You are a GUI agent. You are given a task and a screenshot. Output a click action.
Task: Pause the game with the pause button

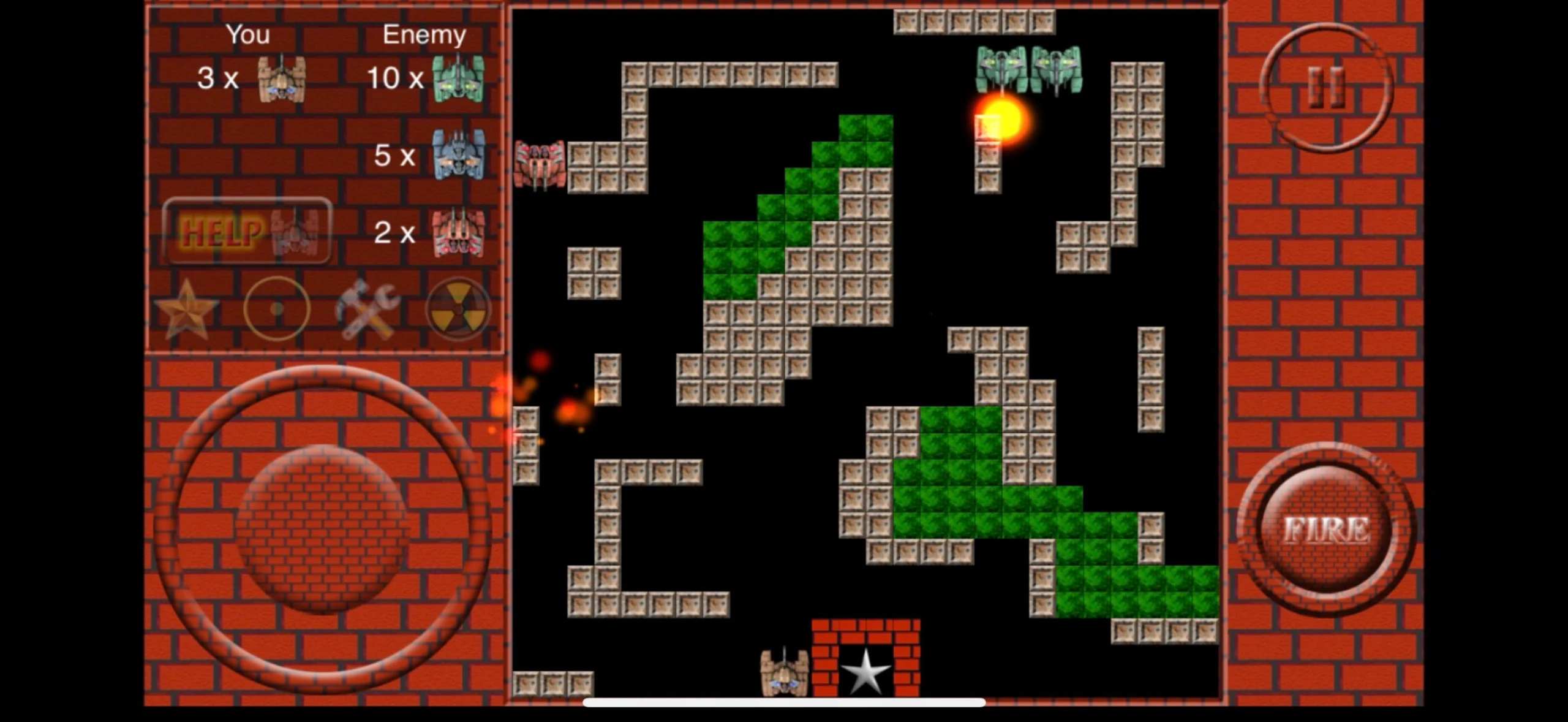1326,88
